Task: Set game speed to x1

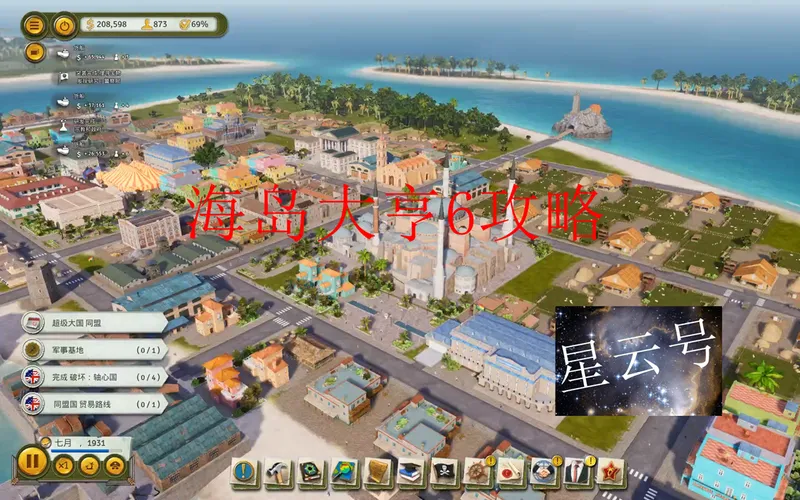Action: coord(63,465)
